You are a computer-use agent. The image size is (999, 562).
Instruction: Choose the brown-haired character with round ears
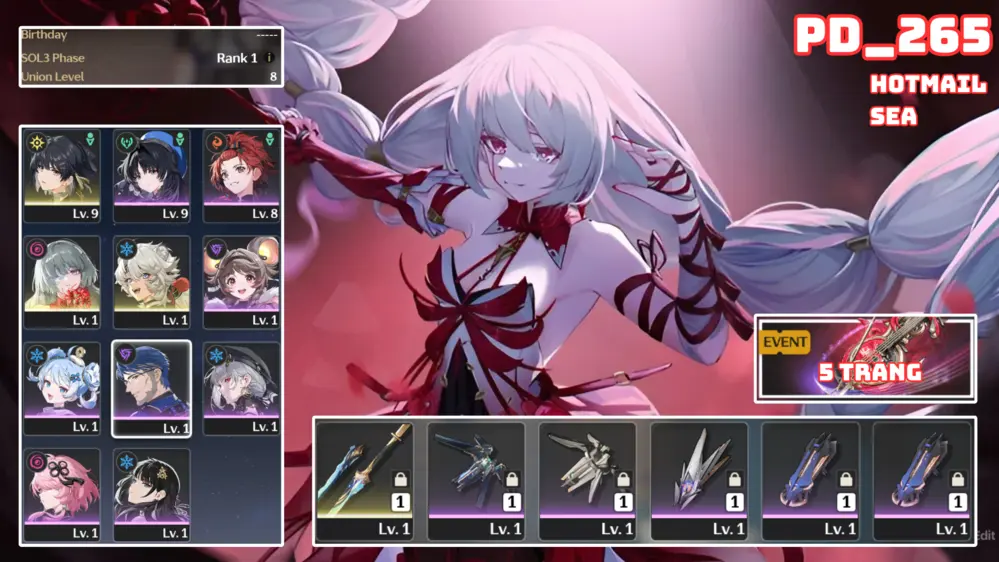click(240, 282)
